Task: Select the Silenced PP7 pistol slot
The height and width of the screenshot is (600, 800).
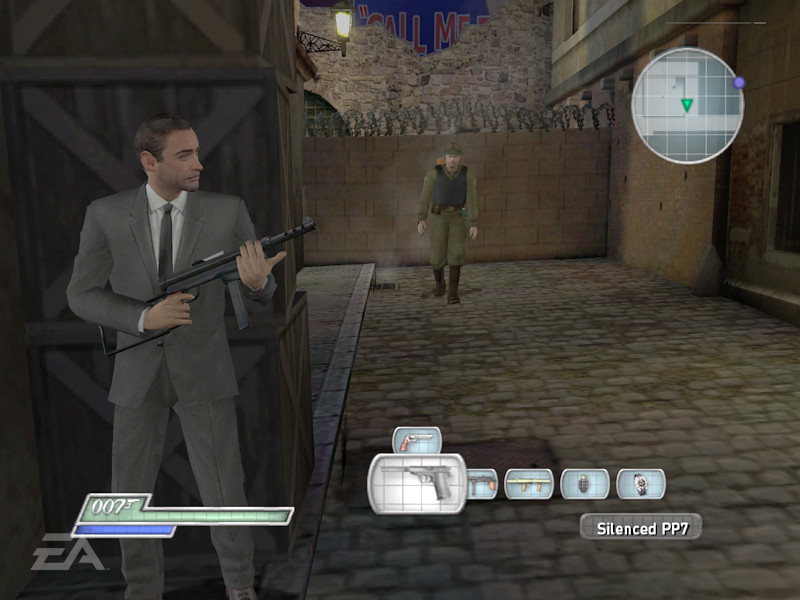Action: click(418, 484)
